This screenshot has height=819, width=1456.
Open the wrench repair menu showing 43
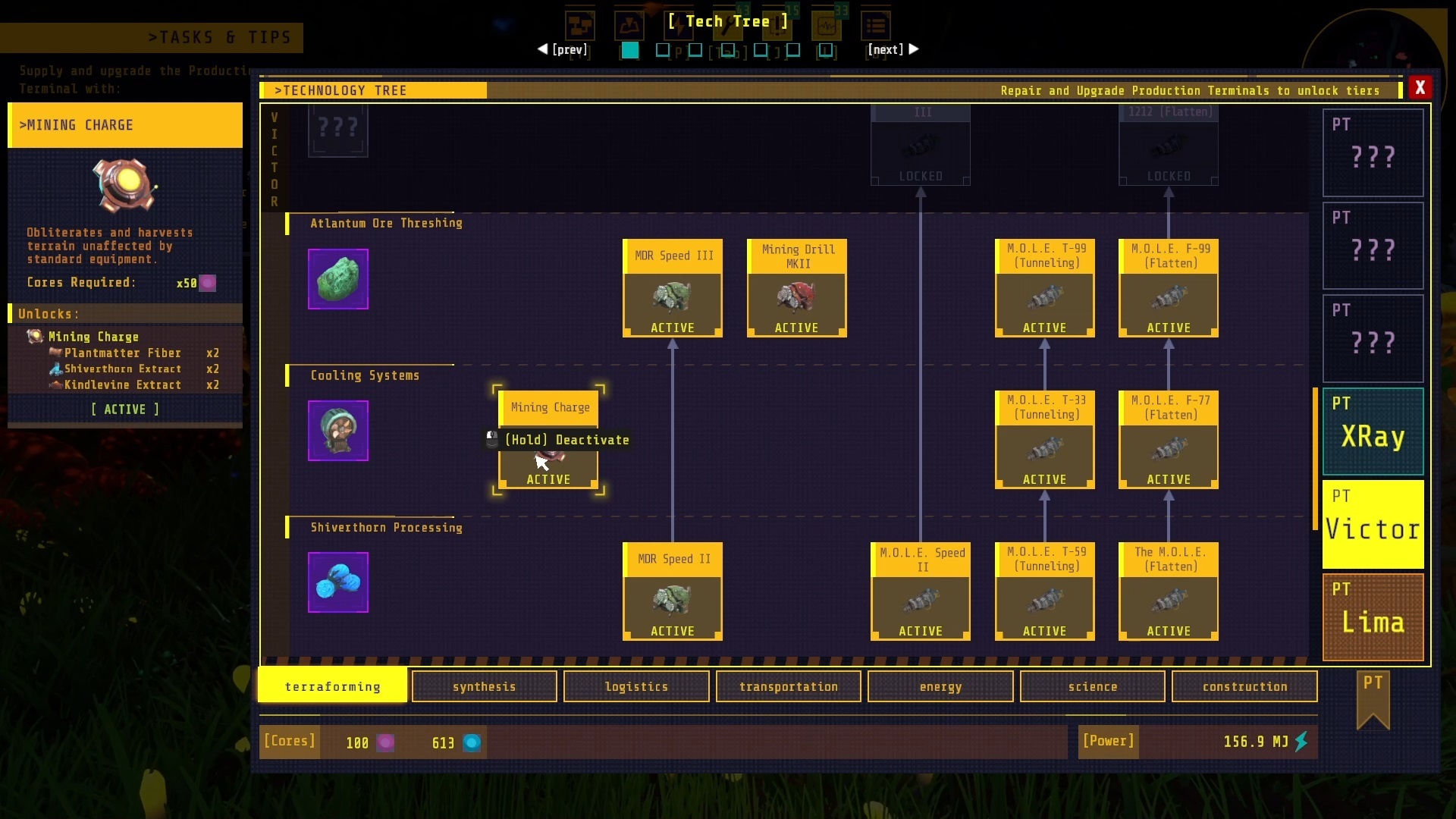pos(728,25)
